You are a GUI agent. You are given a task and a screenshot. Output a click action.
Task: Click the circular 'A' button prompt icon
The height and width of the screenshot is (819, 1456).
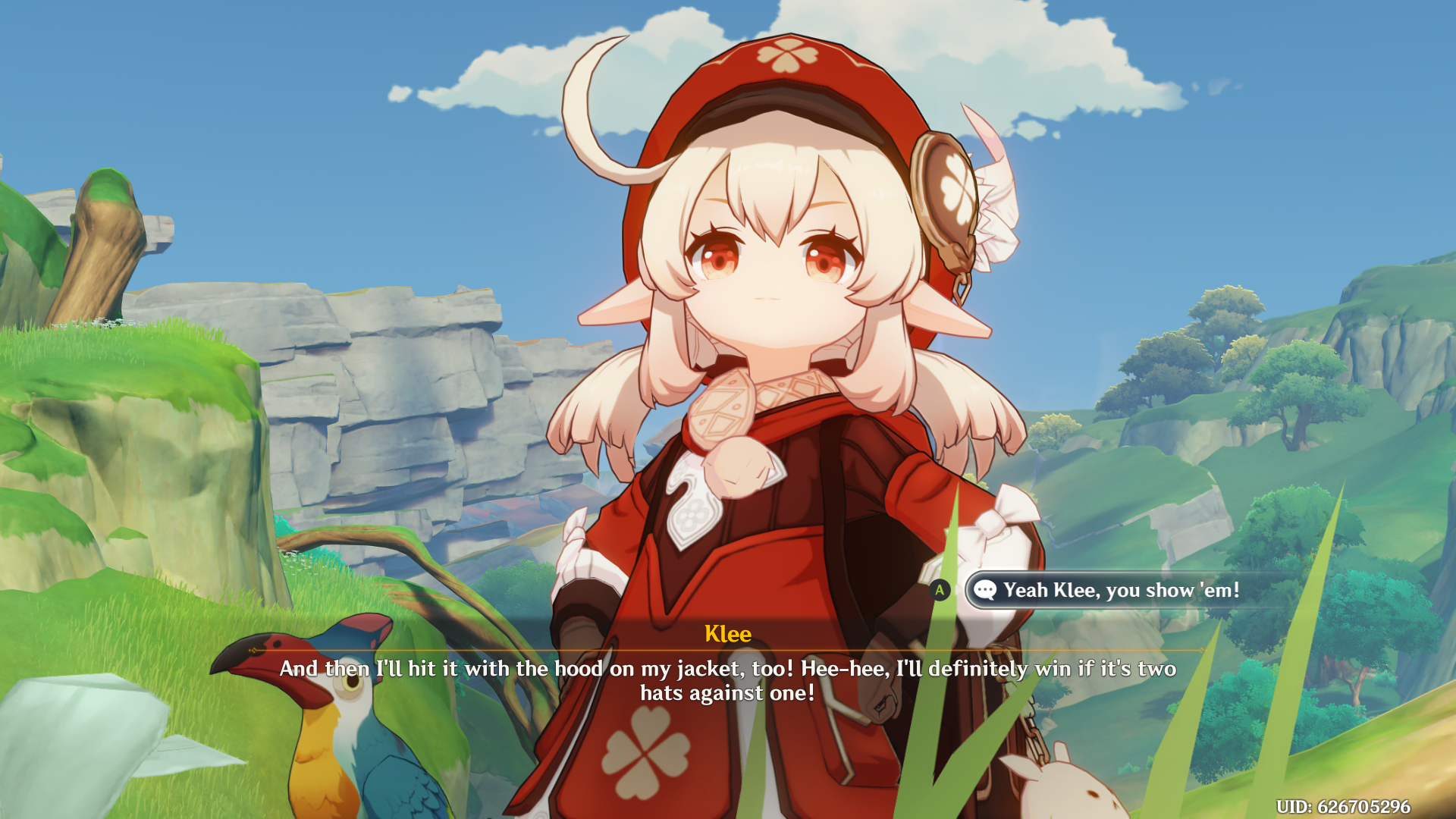(x=939, y=590)
